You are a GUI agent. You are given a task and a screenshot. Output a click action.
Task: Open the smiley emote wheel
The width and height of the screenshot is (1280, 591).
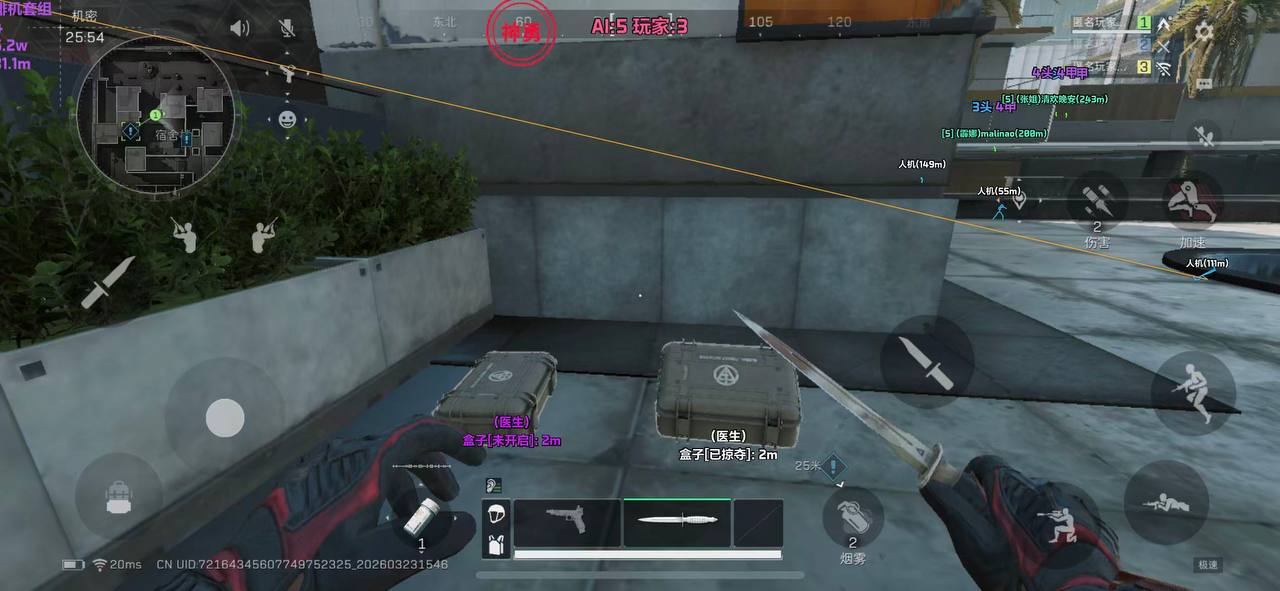pos(287,119)
